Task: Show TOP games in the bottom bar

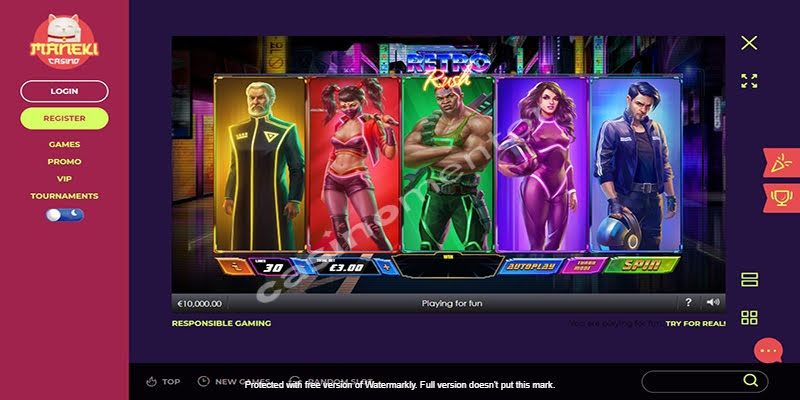Action: click(164, 381)
